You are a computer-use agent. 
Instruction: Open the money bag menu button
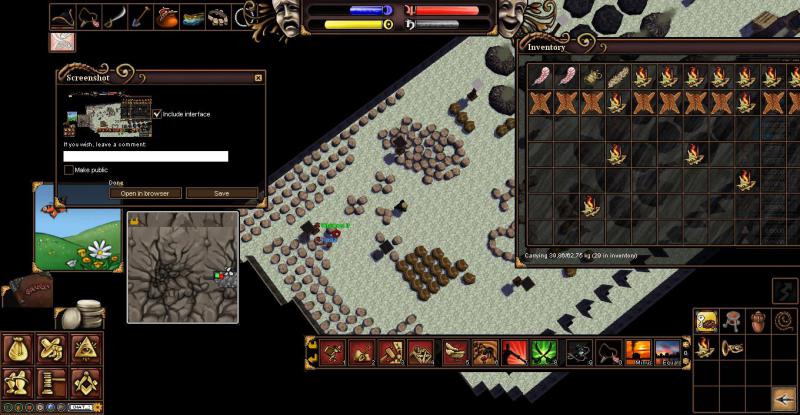pos(17,349)
